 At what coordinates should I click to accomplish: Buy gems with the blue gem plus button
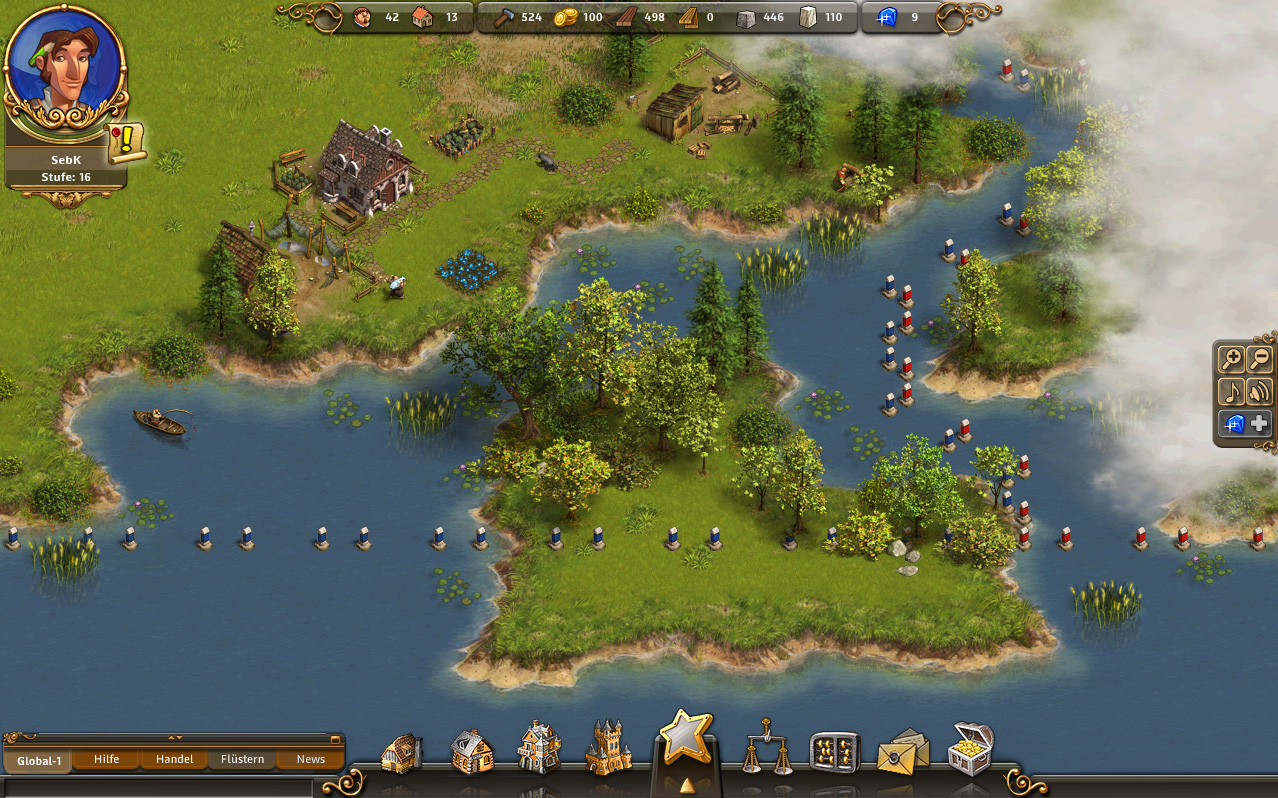tap(1246, 423)
